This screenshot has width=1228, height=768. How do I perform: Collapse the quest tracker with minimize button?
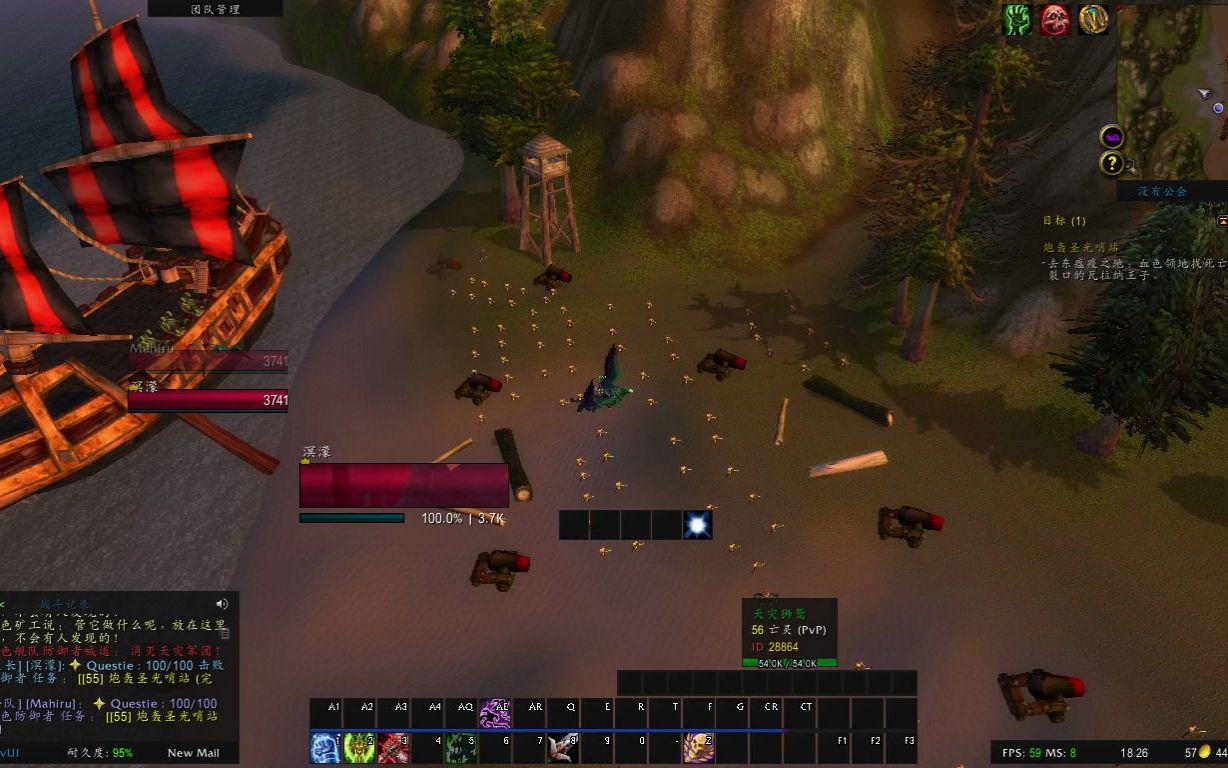(1222, 220)
